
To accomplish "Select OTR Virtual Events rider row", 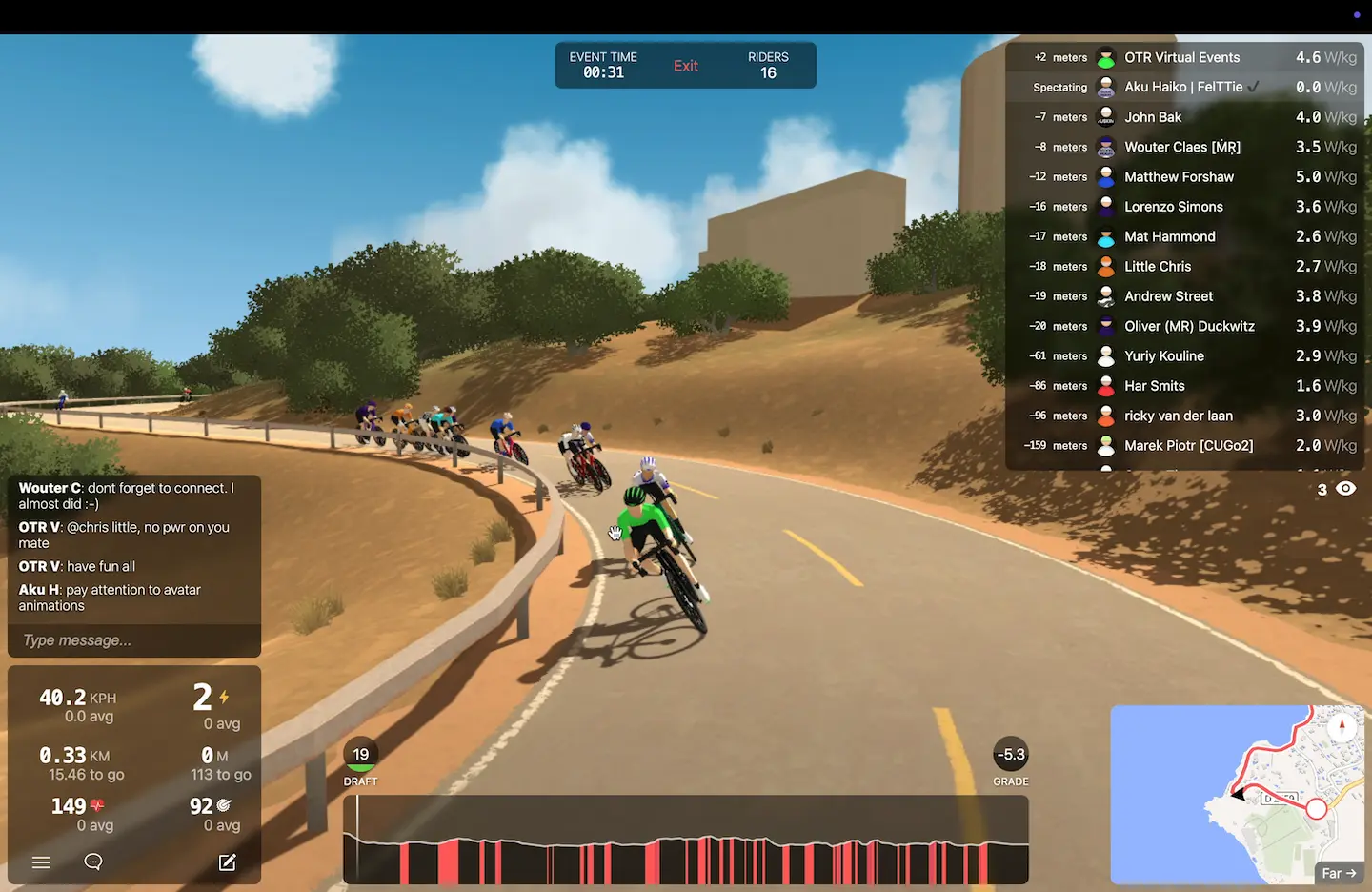I will point(1182,58).
